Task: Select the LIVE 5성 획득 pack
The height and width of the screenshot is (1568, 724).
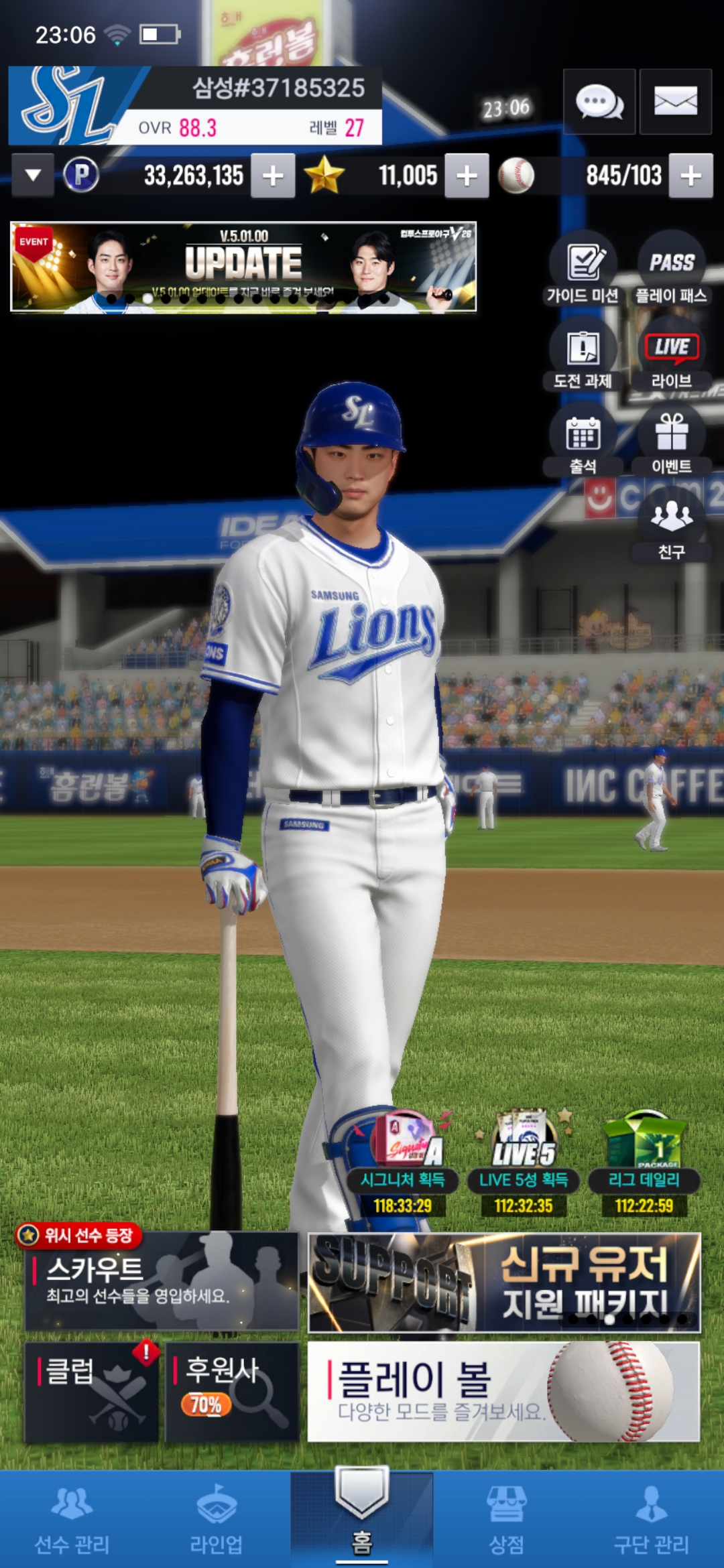Action: tap(524, 1163)
